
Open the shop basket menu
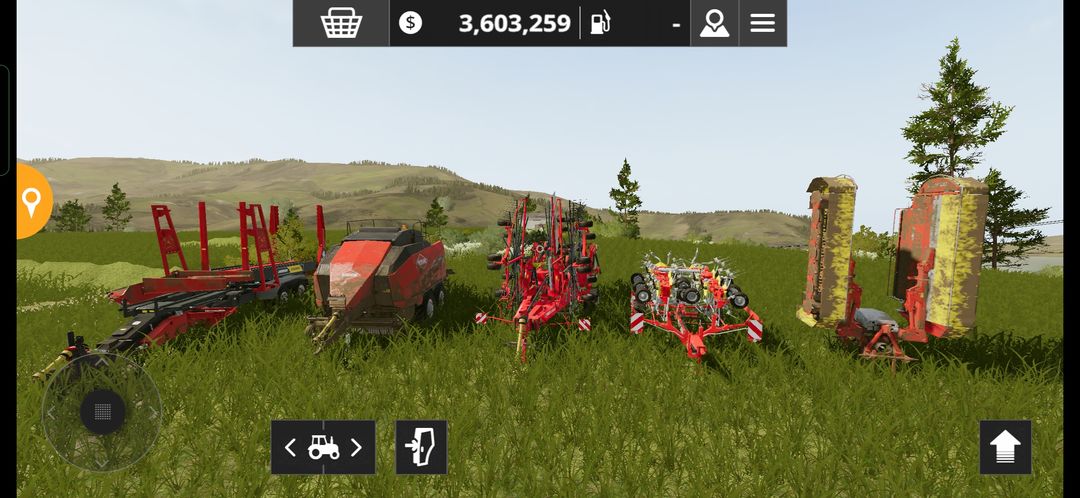pyautogui.click(x=341, y=23)
